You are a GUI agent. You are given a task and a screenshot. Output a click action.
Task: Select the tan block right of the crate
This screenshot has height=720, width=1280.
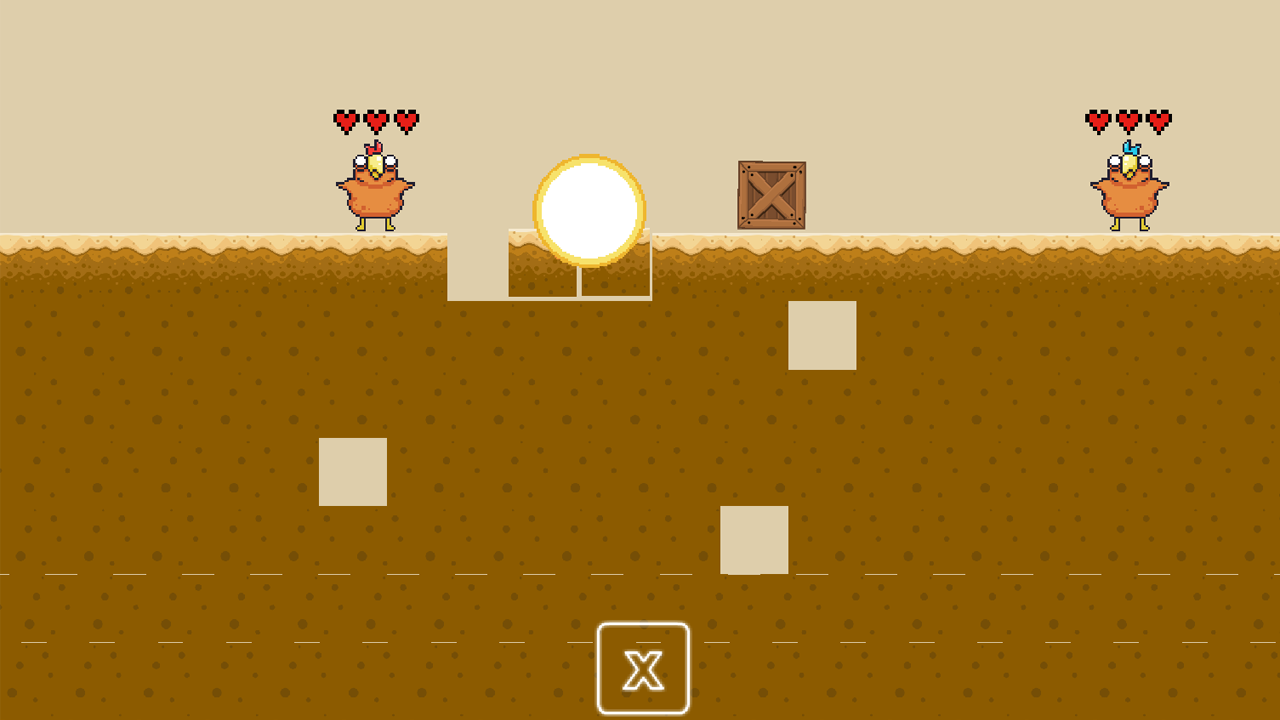click(x=823, y=337)
